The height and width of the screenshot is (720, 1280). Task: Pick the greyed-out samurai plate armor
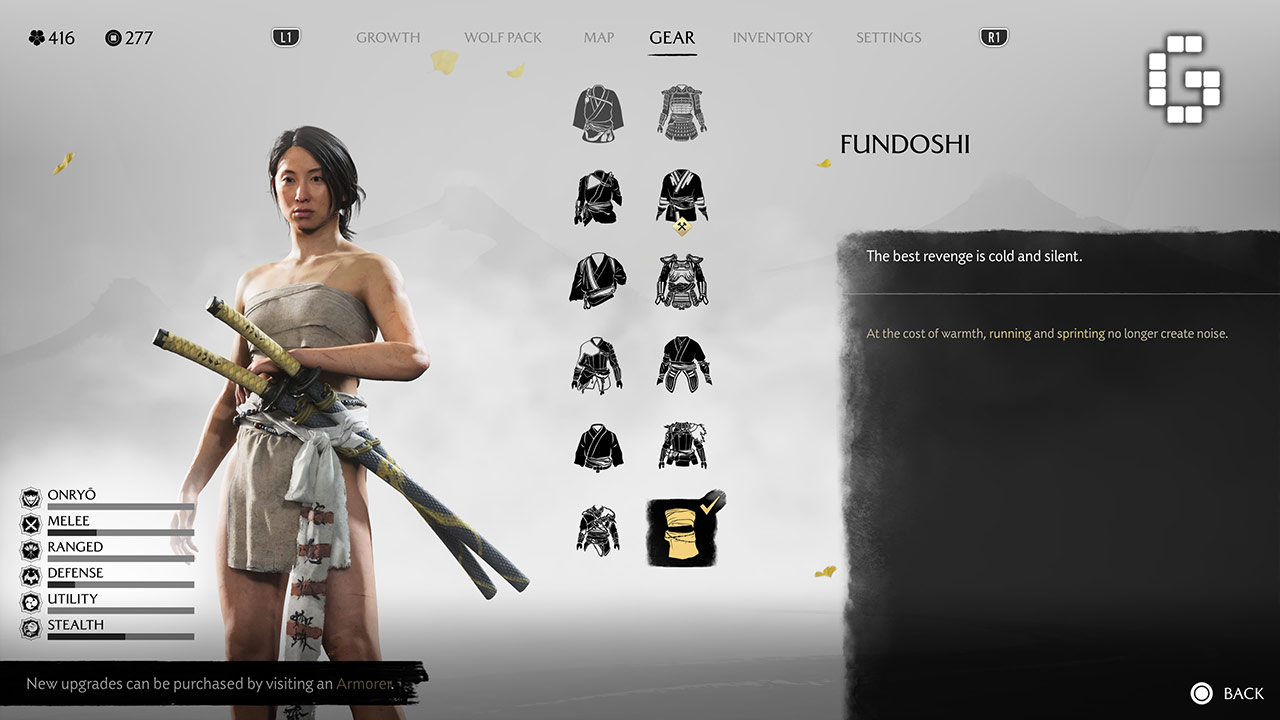(x=683, y=113)
